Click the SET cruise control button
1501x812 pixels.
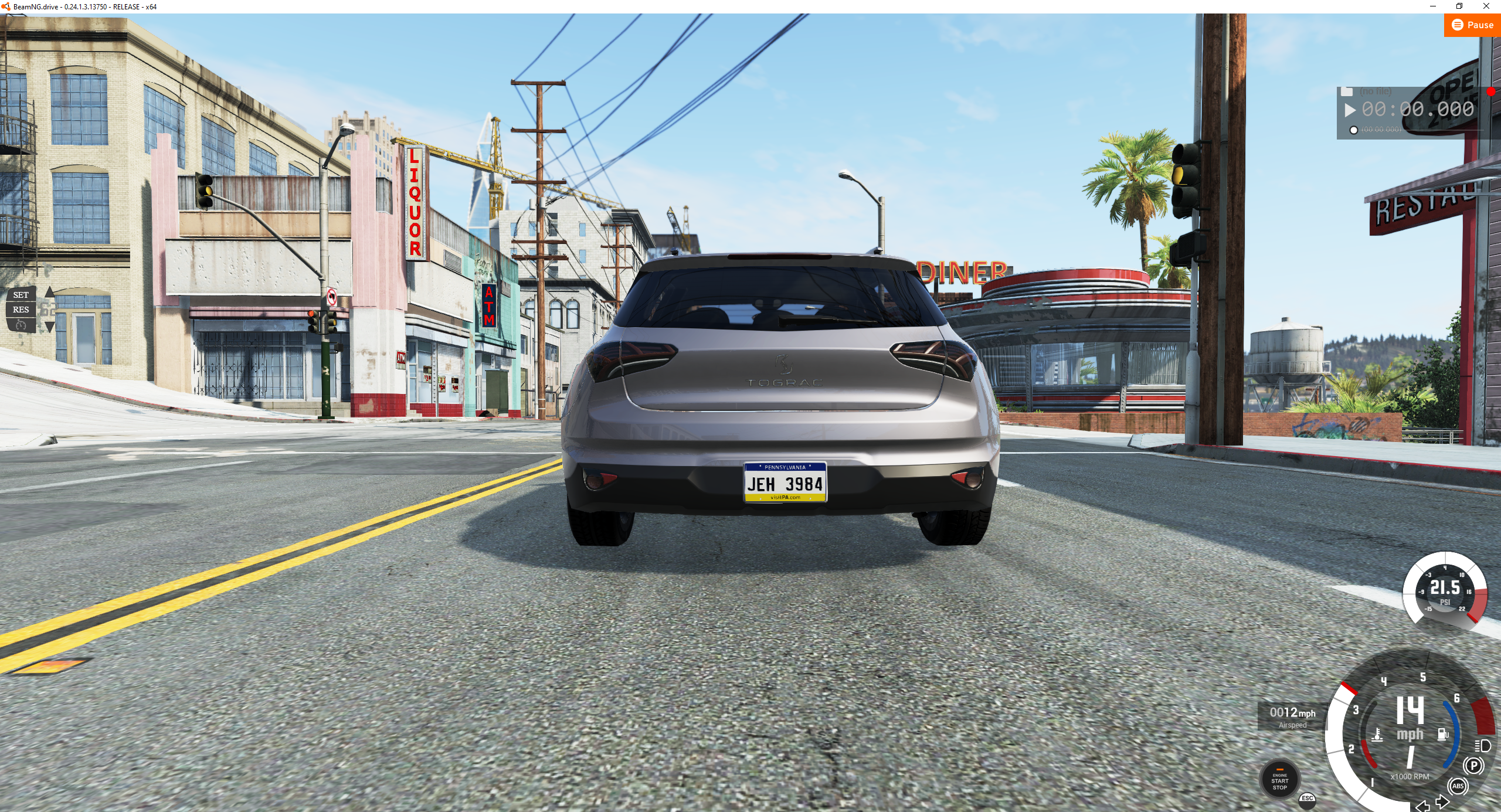click(x=21, y=295)
